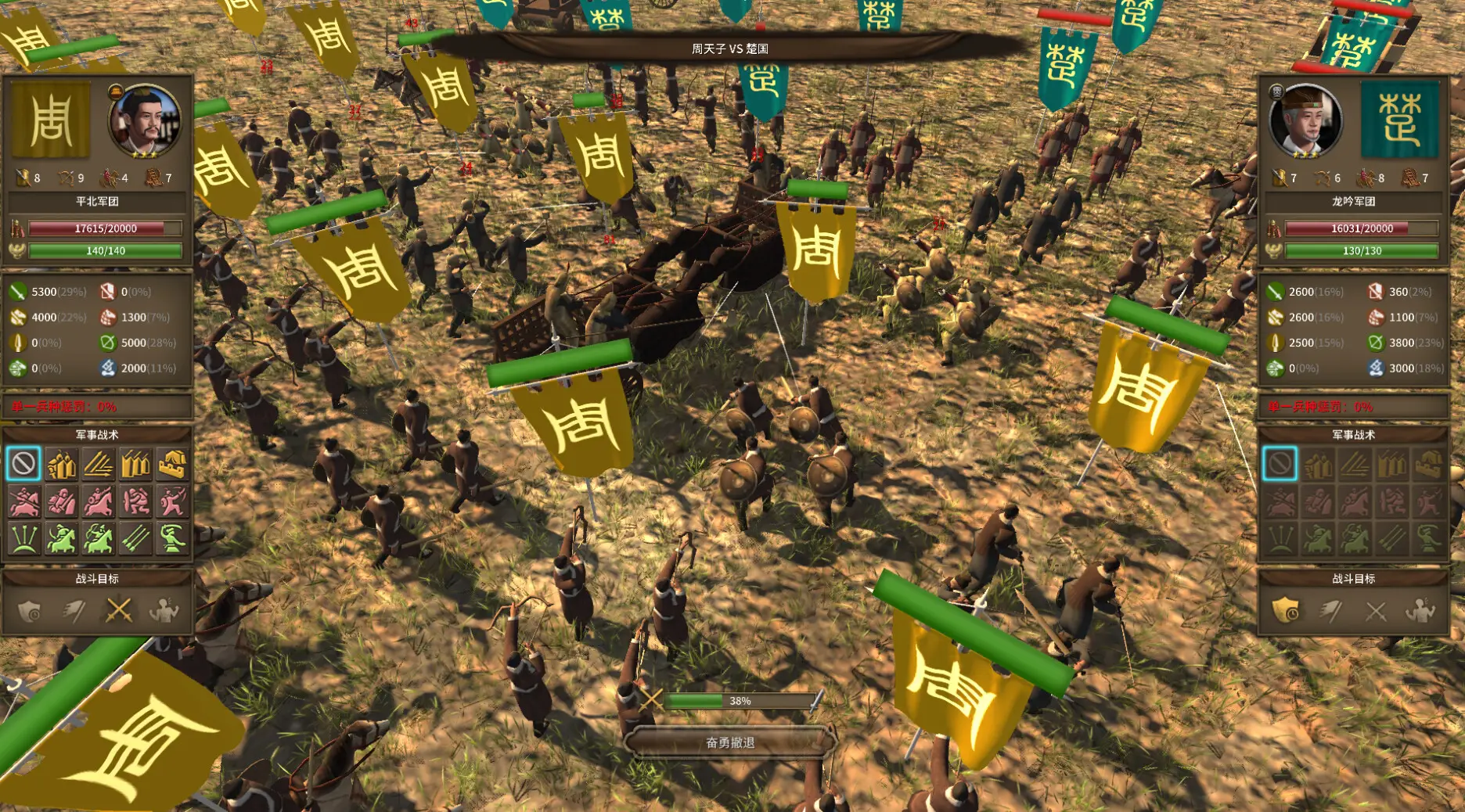Choose the grey flag battle goal on Zhou's panel
The height and width of the screenshot is (812, 1465).
point(74,610)
